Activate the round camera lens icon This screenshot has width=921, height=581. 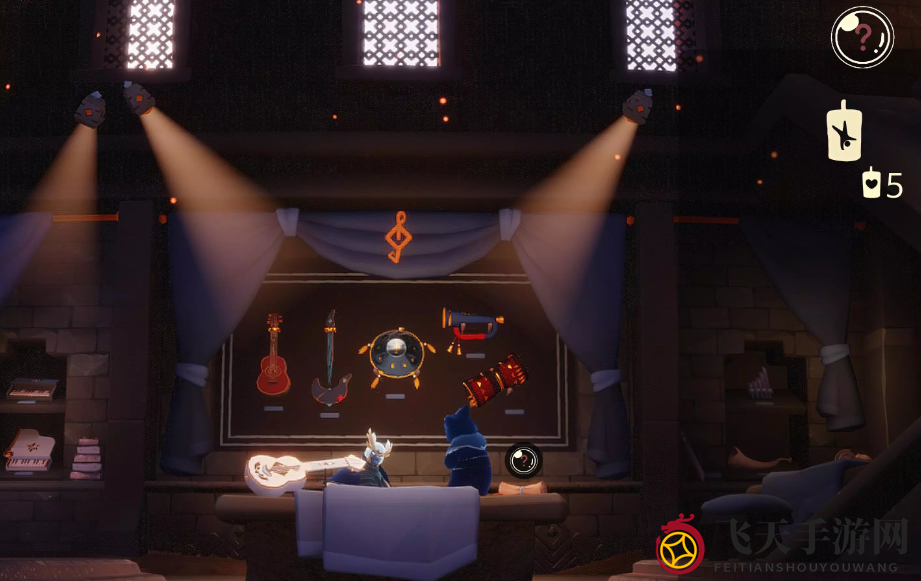coord(522,460)
